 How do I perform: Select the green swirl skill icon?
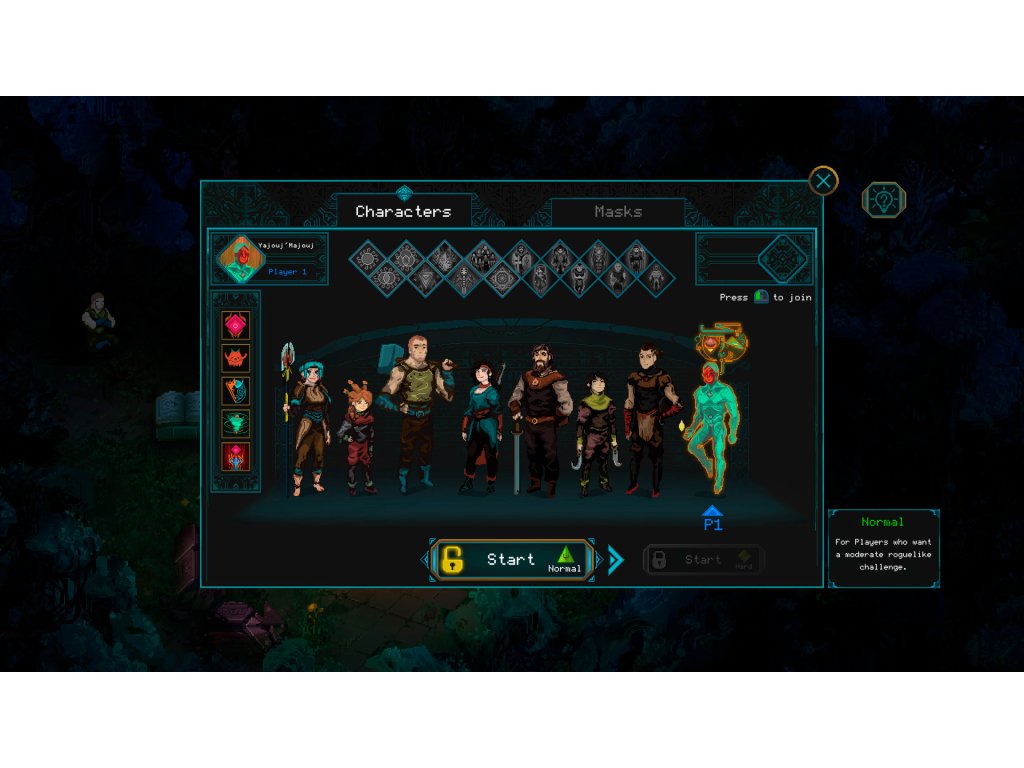point(236,424)
